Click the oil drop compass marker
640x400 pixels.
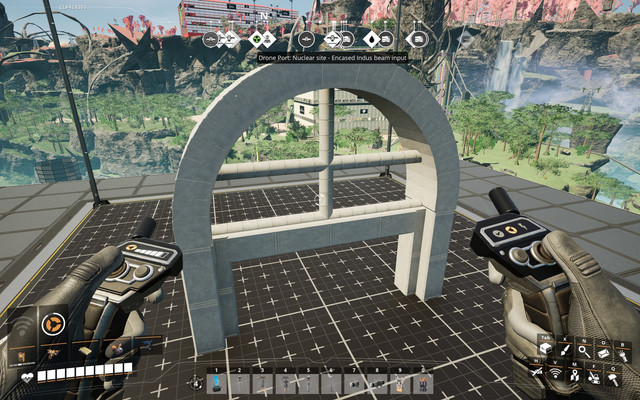(371, 39)
